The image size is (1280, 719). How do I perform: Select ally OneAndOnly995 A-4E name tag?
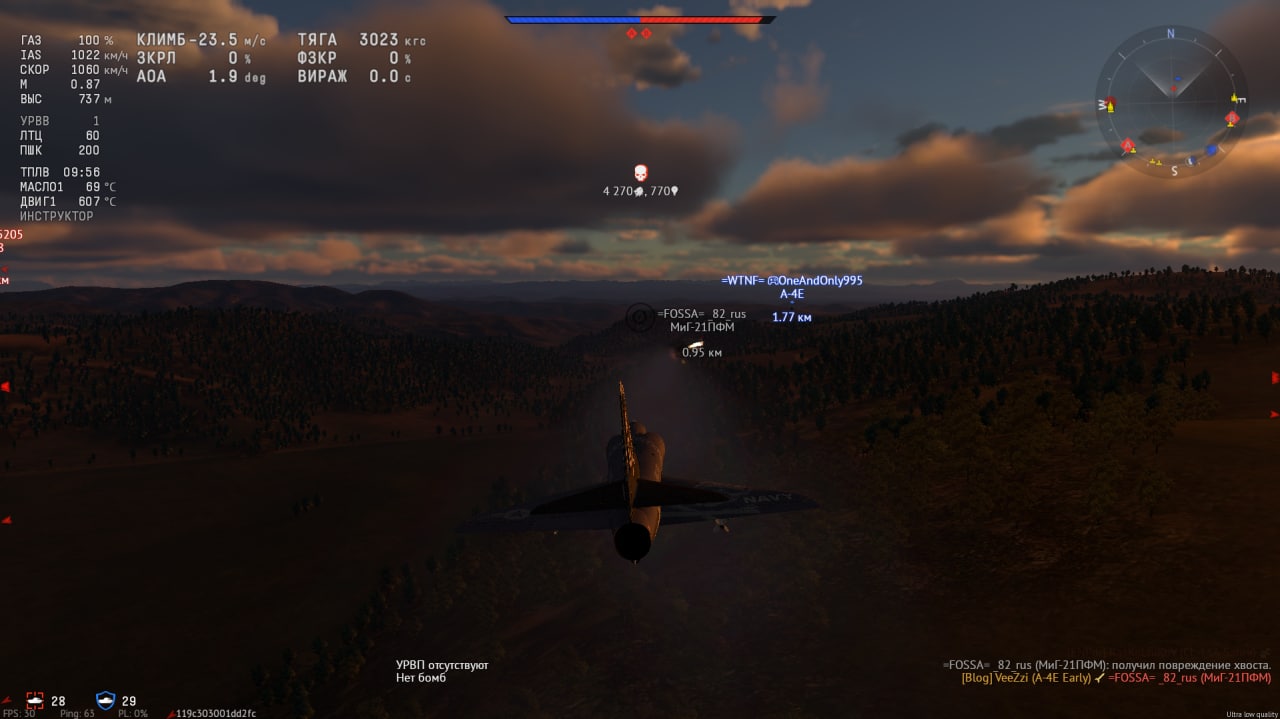click(x=792, y=281)
